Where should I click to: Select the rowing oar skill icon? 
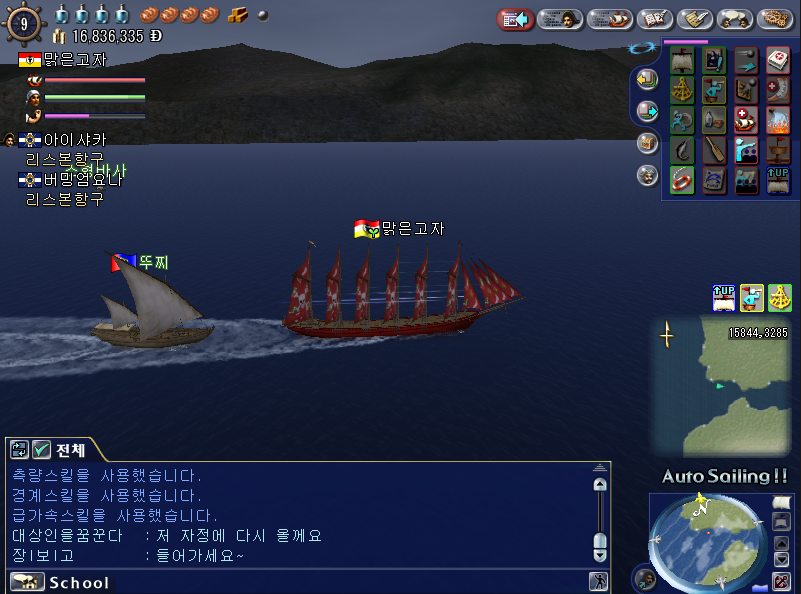point(713,150)
